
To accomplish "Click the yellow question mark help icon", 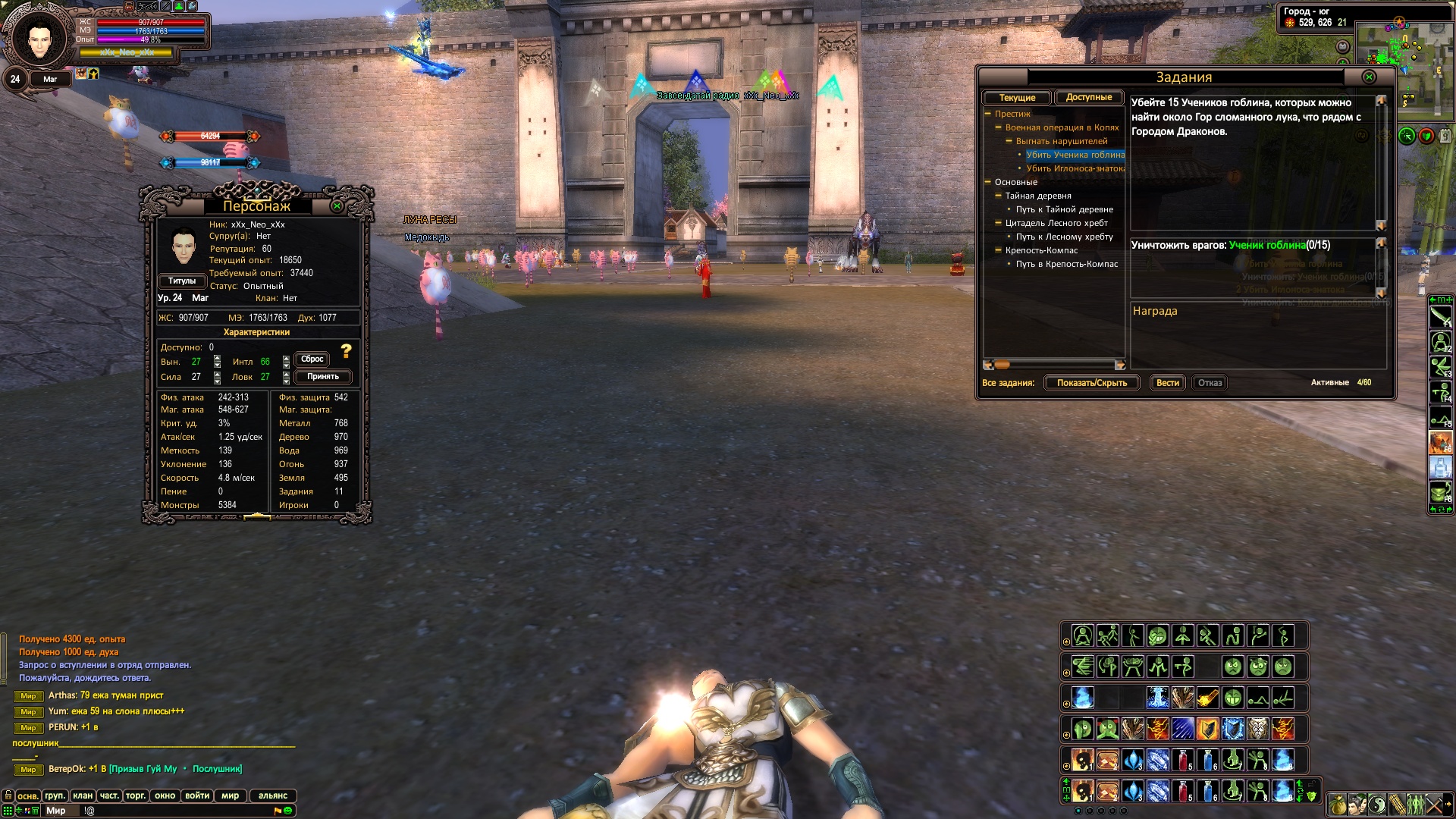I will click(347, 351).
